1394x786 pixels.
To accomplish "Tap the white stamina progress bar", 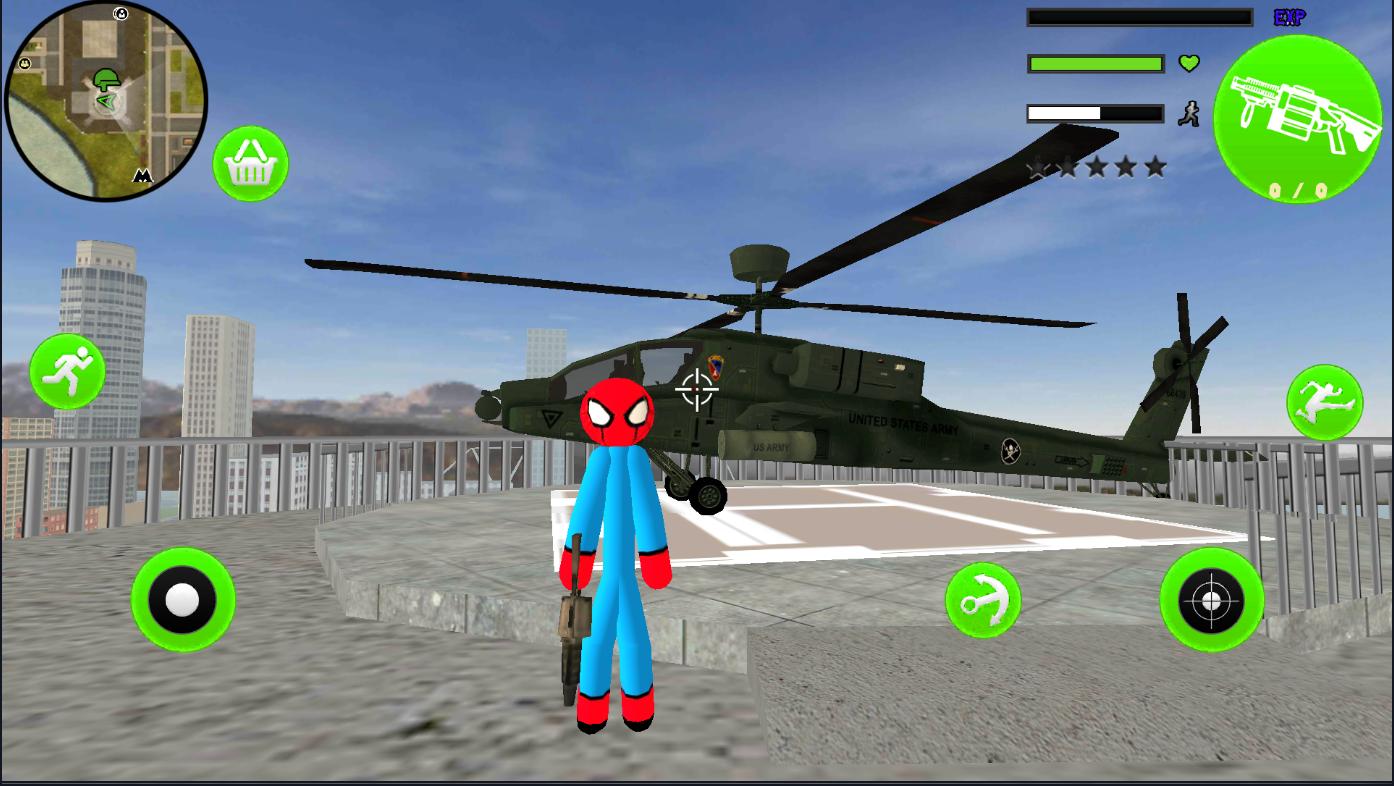I will pyautogui.click(x=1095, y=112).
